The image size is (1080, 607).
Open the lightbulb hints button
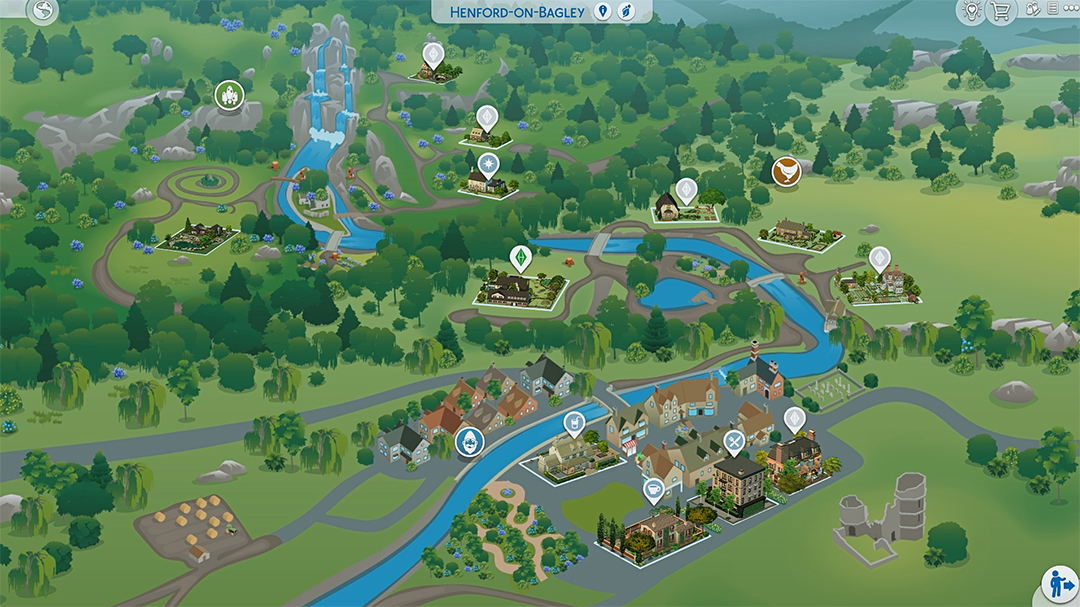pyautogui.click(x=969, y=11)
